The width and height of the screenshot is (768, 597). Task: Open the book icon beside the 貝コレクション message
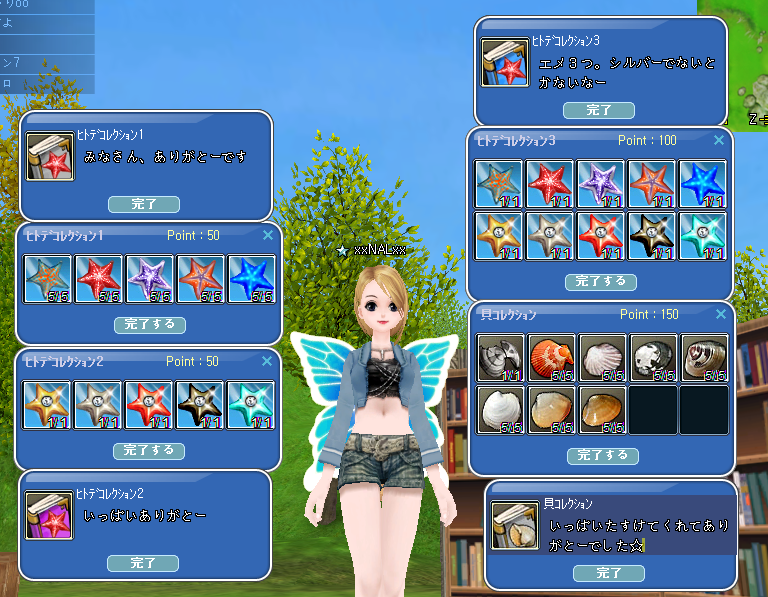(515, 527)
